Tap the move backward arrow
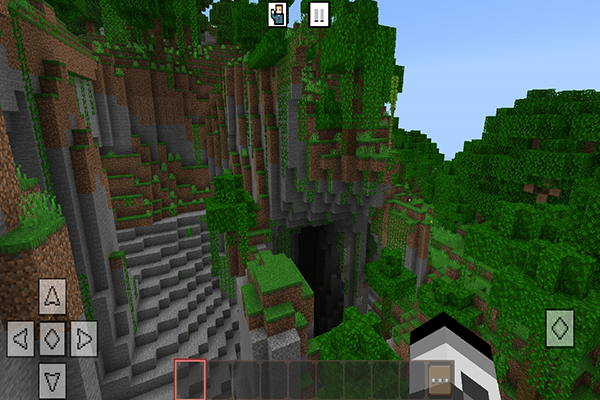Viewport: 600px width, 400px height. 53,378
